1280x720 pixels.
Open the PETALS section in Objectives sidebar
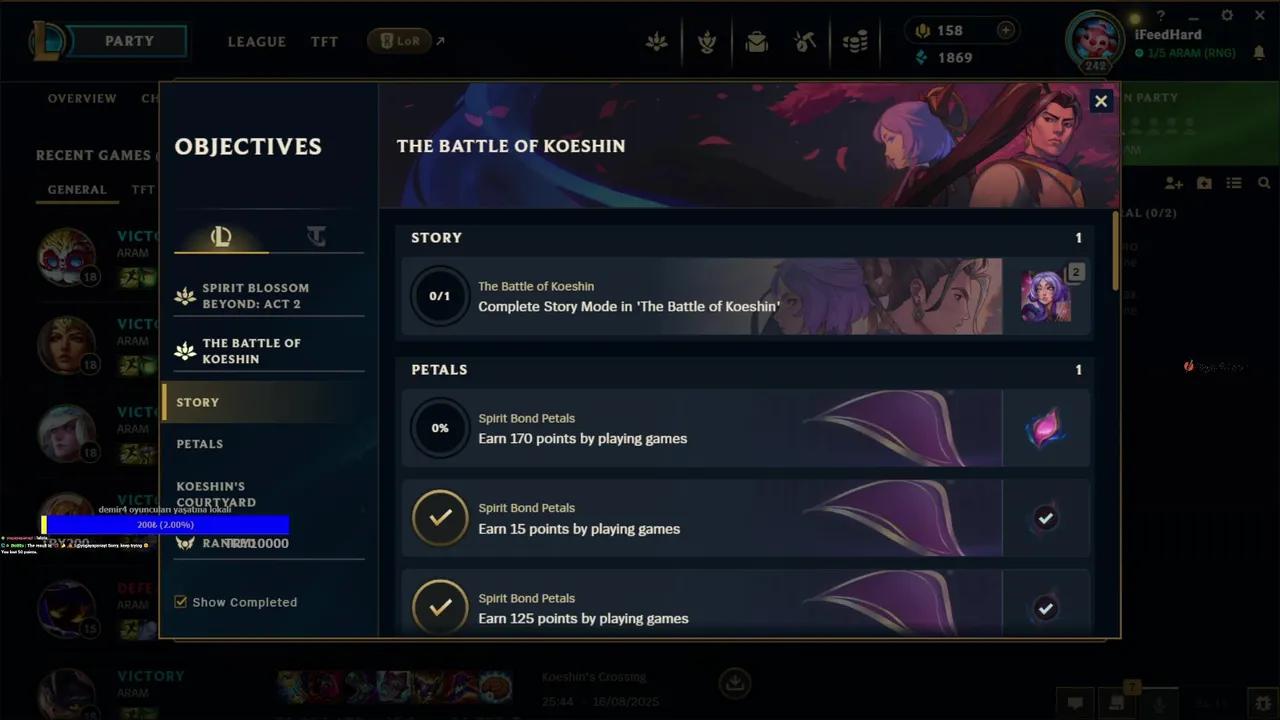200,443
